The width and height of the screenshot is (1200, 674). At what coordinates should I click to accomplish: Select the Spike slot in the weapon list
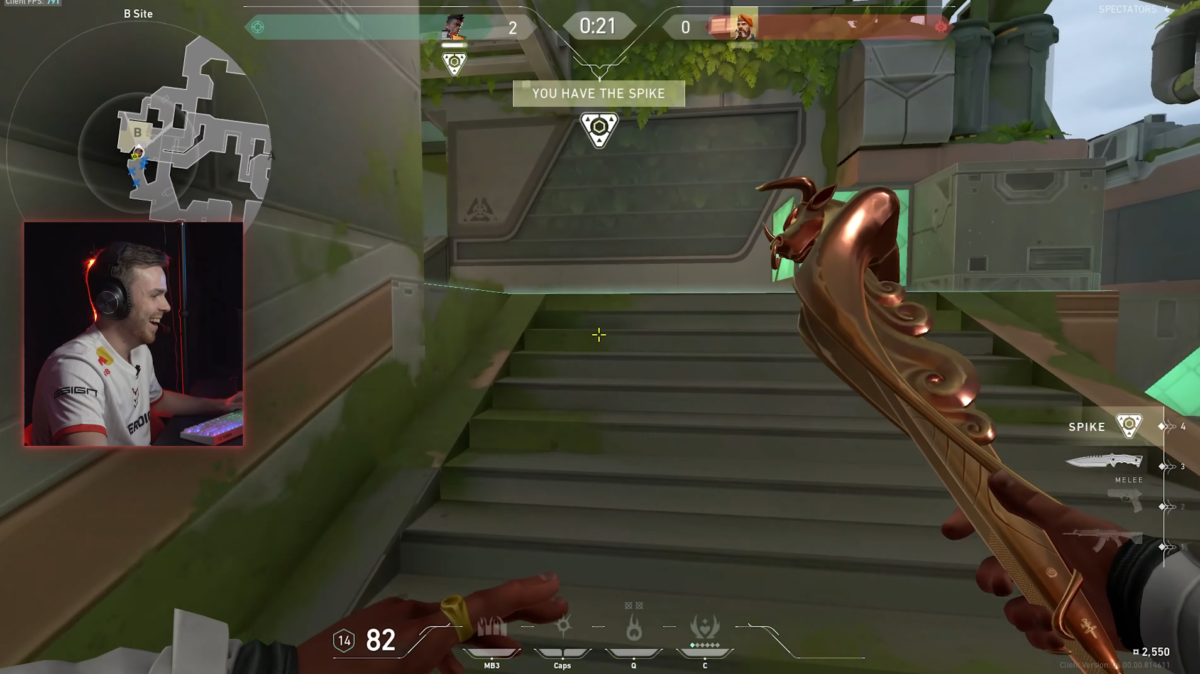coord(1129,426)
